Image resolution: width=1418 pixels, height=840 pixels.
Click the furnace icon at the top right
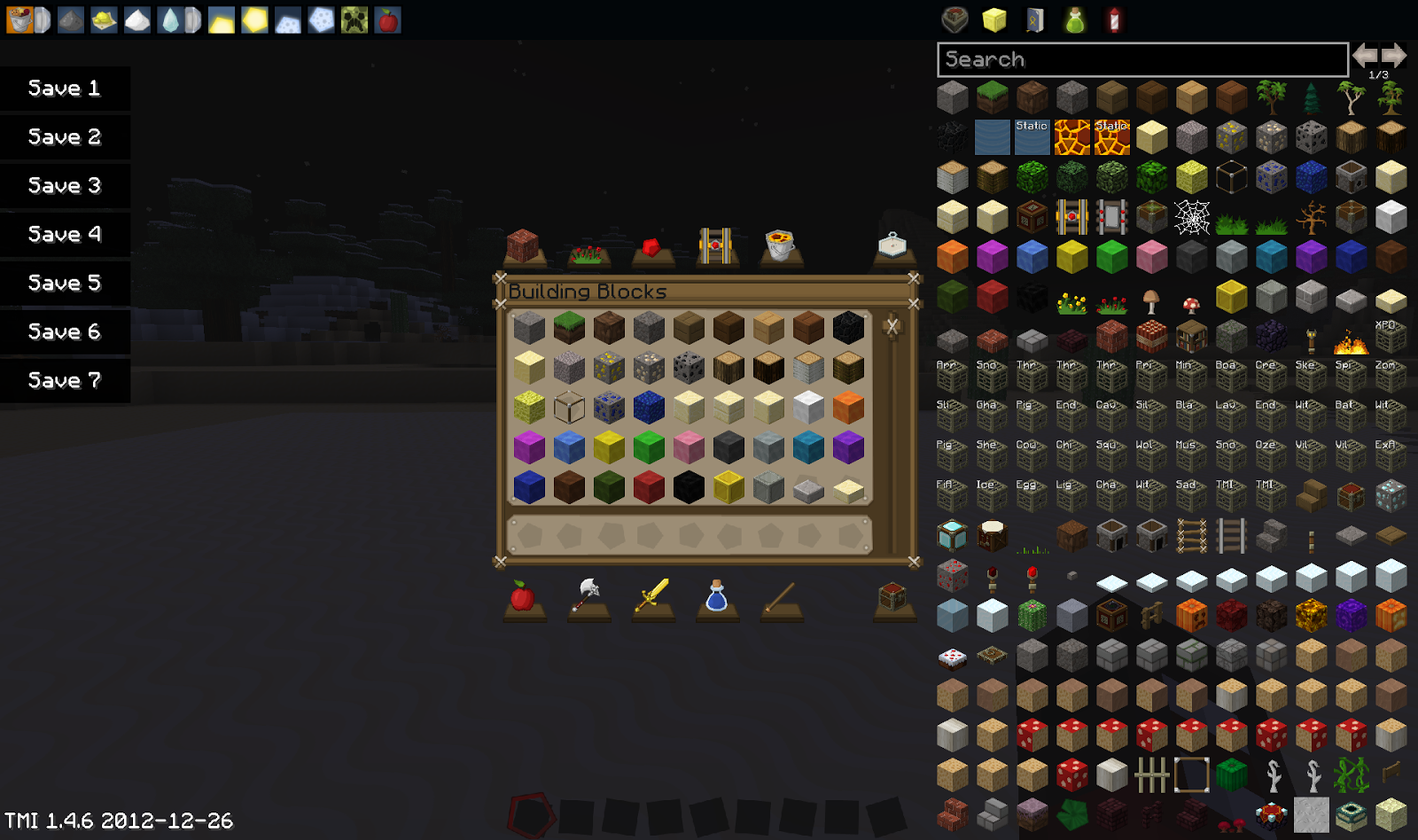[x=955, y=19]
